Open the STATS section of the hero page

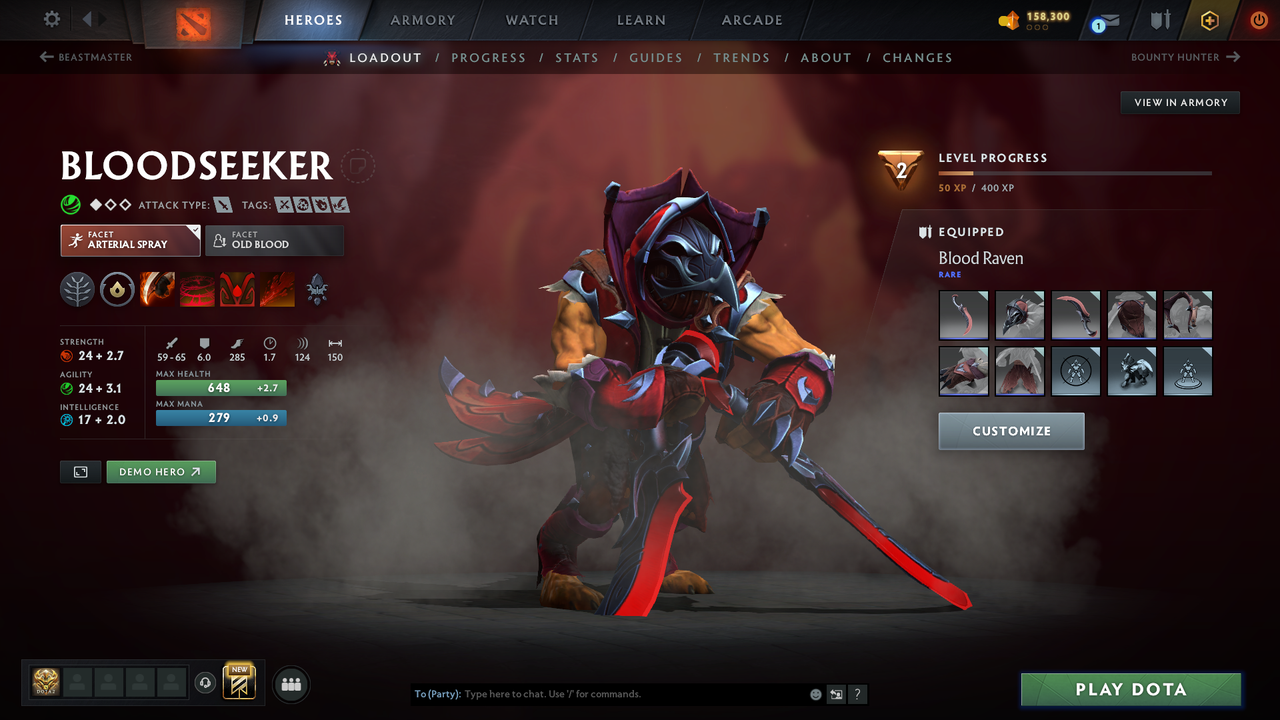pos(577,57)
